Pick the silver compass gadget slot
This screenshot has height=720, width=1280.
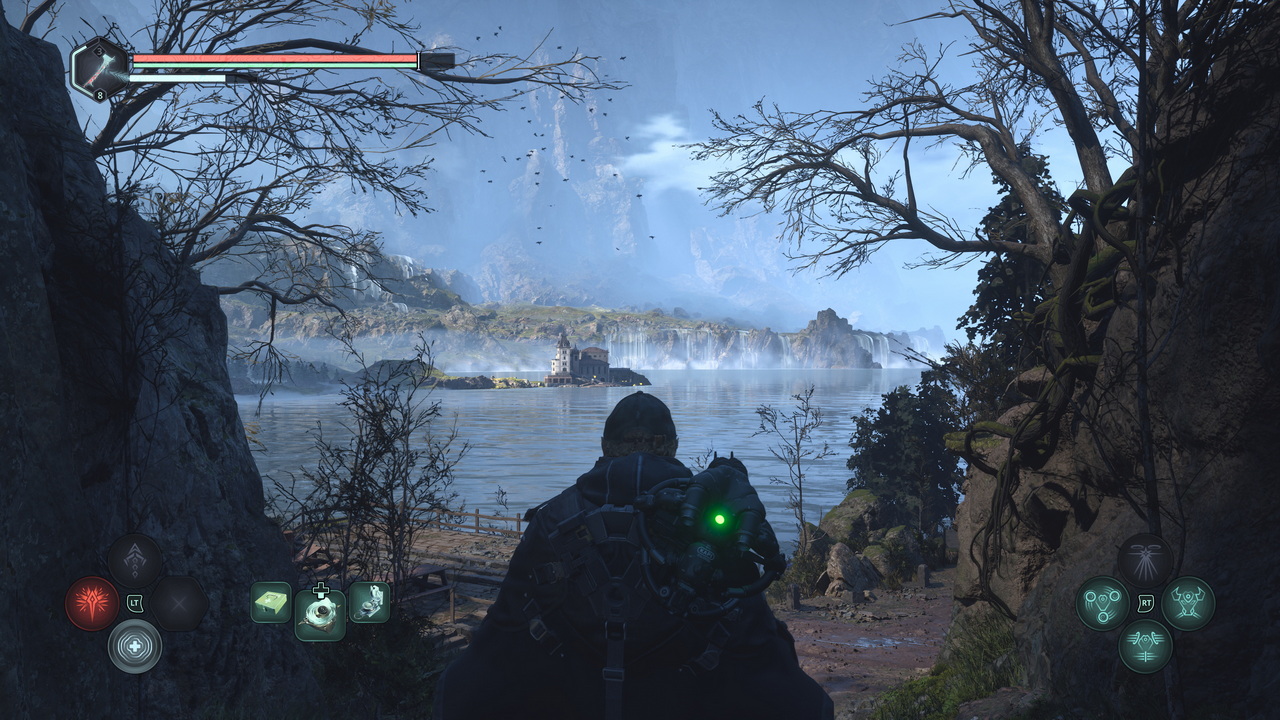coord(369,602)
